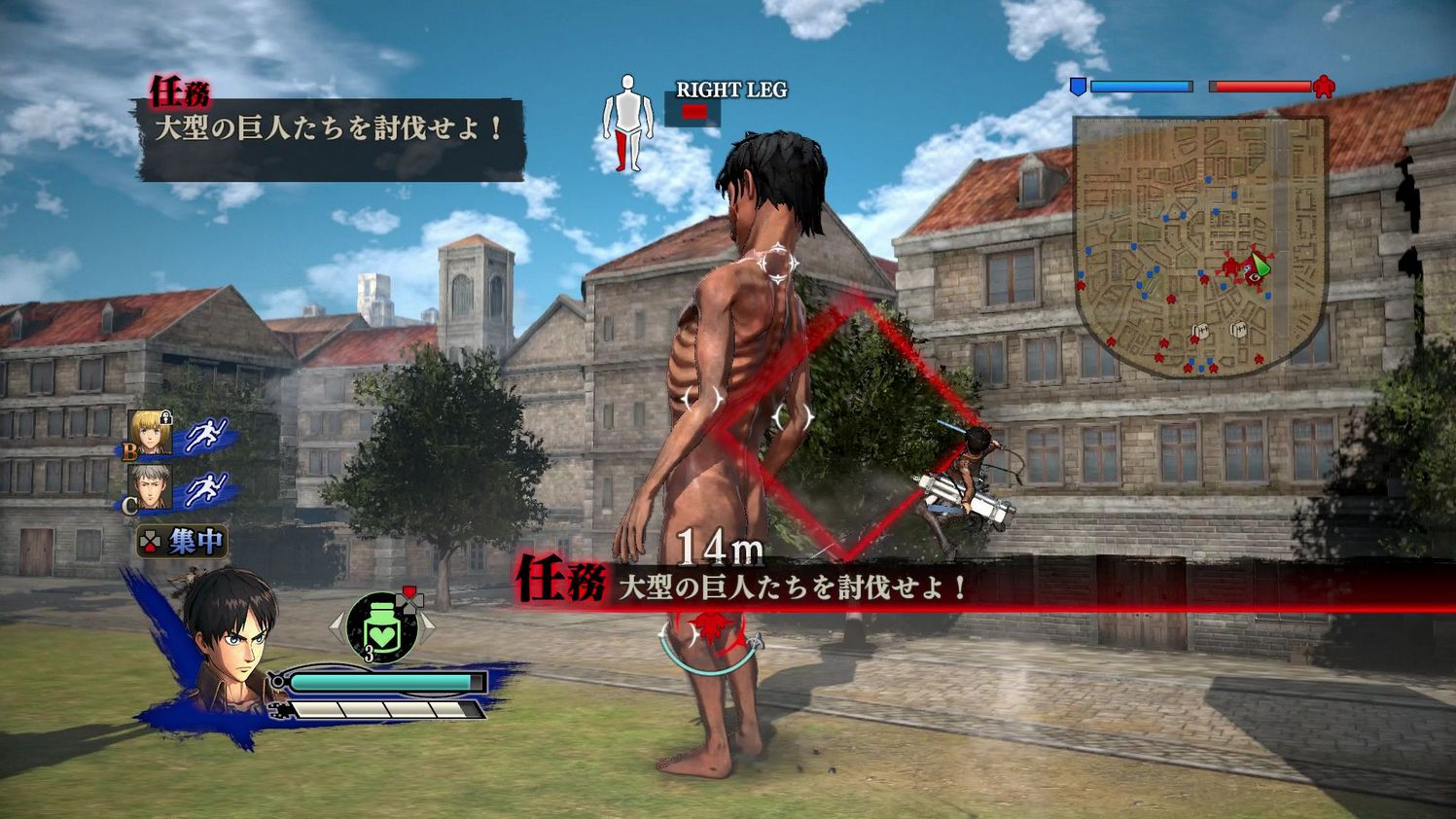Click the D-pad icon beside 集中
The image size is (1456, 819).
150,538
